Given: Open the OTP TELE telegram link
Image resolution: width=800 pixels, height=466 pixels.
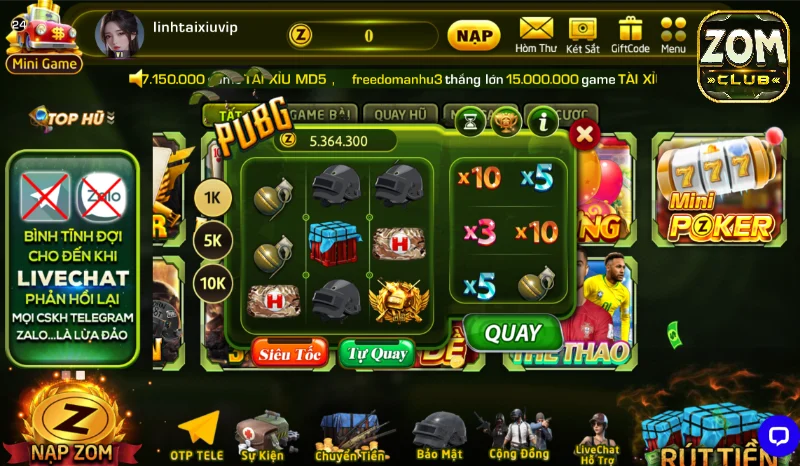Looking at the screenshot, I should 196,437.
